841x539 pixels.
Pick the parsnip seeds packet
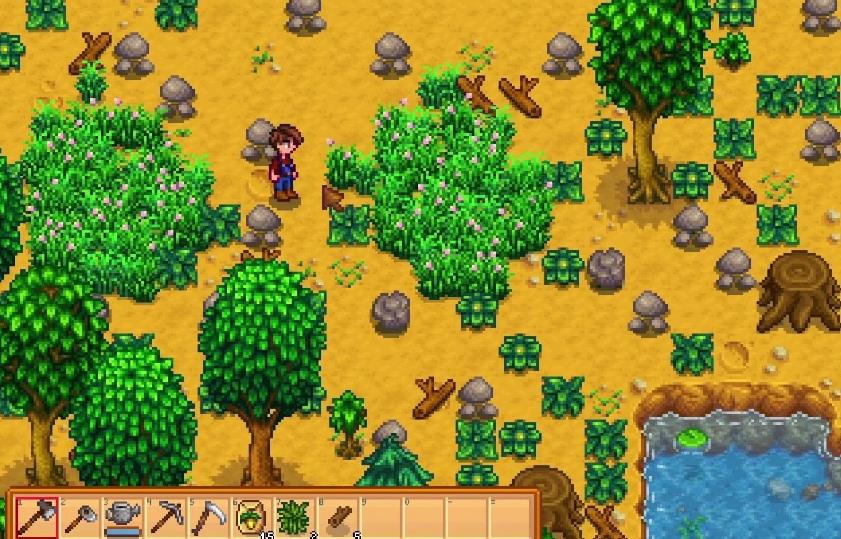tap(252, 516)
